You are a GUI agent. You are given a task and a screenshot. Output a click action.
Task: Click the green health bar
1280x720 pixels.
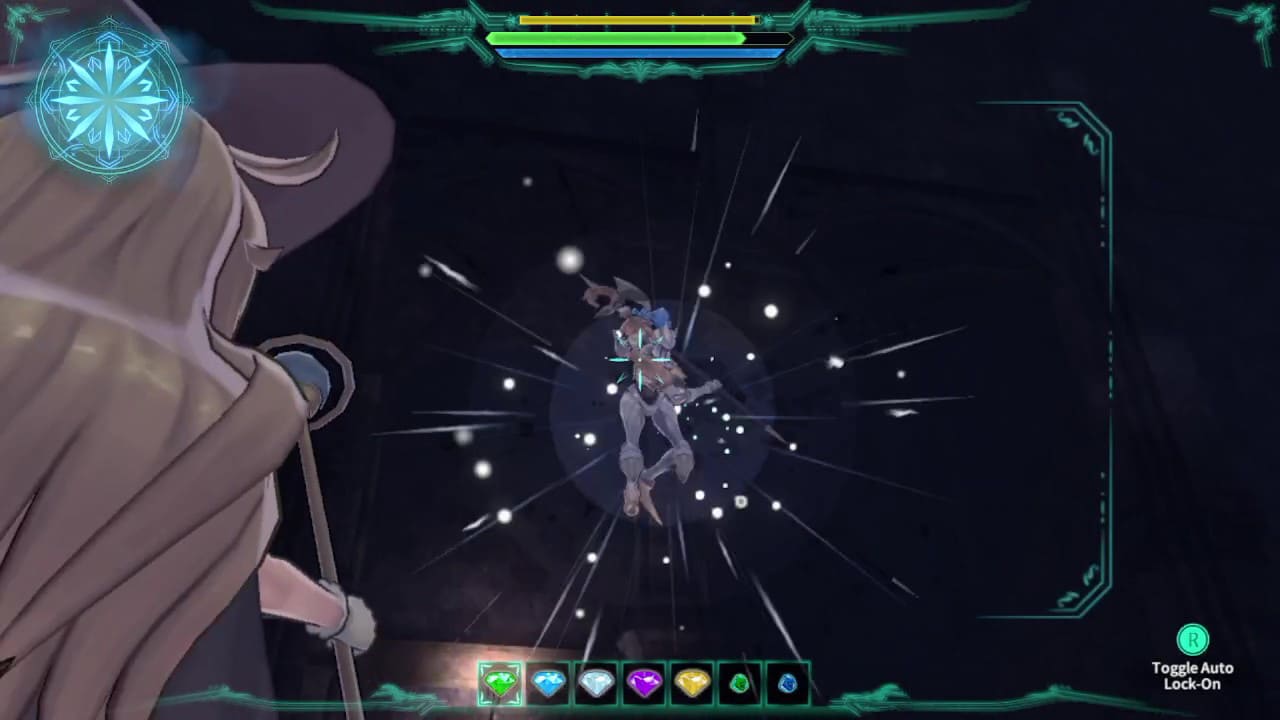coord(615,37)
